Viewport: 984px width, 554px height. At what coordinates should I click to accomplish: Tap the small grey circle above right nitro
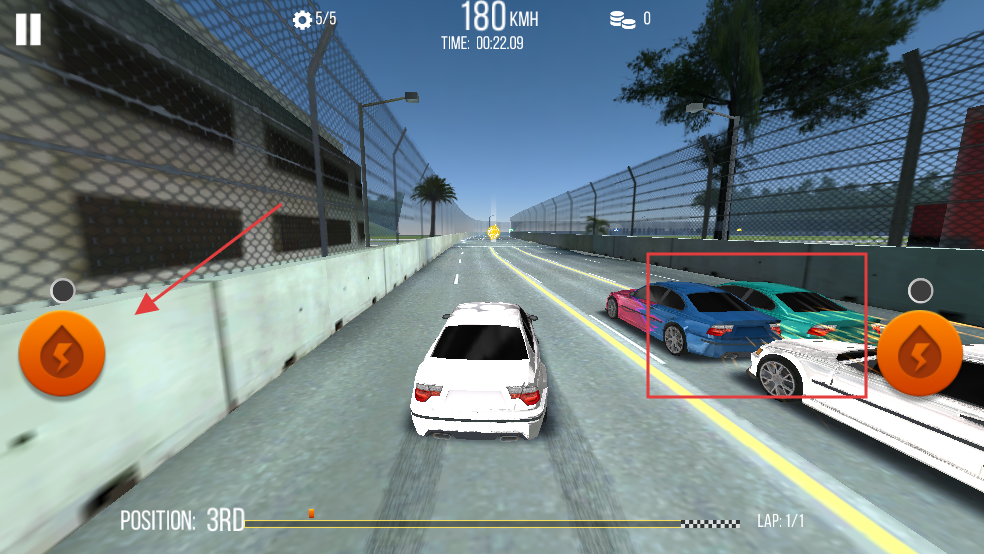[x=920, y=291]
